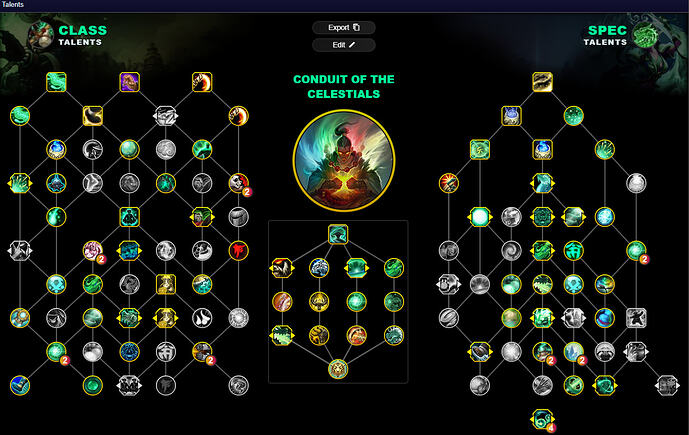Select the gold square talent atop the spec tree
The image size is (689, 435).
[x=543, y=81]
